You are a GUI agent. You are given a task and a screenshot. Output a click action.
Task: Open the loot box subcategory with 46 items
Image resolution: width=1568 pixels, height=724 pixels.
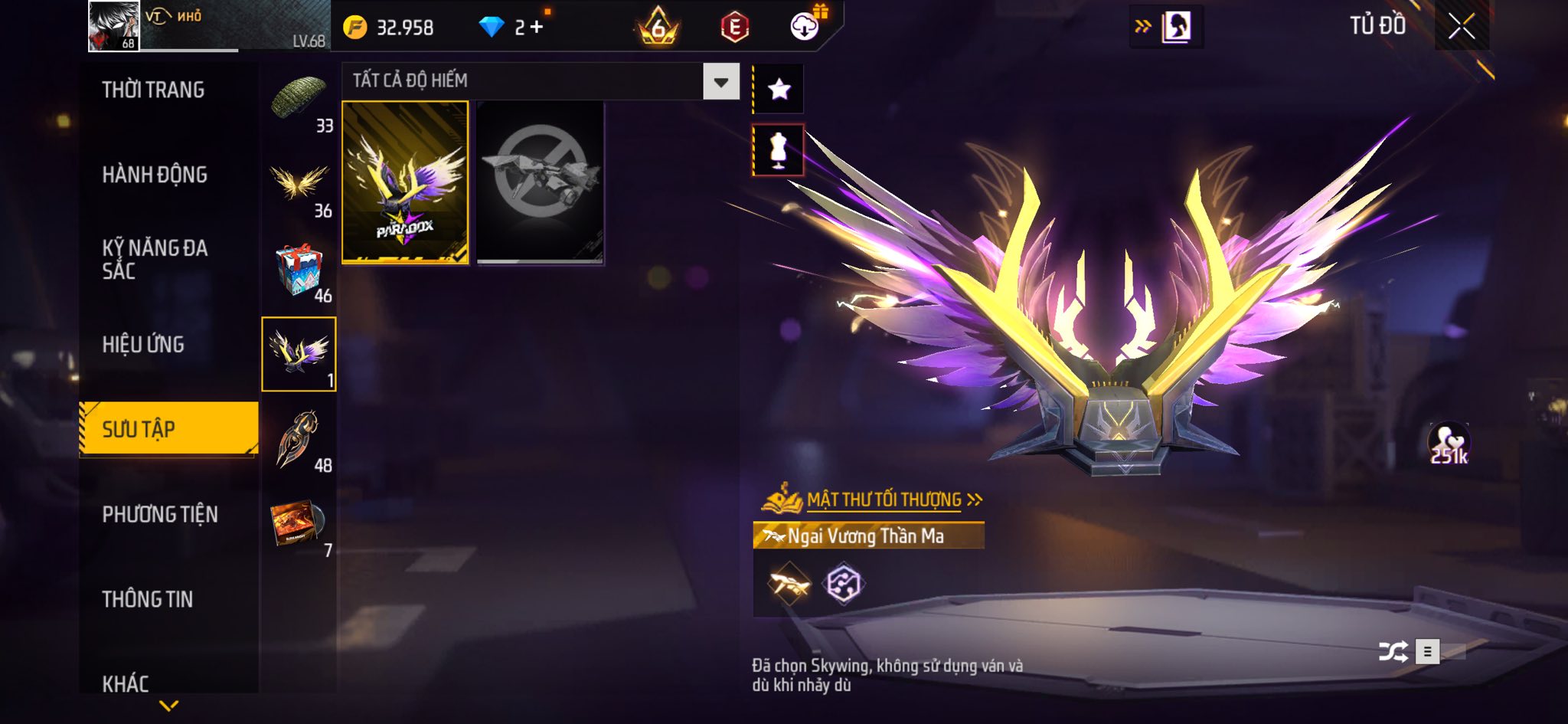[299, 272]
